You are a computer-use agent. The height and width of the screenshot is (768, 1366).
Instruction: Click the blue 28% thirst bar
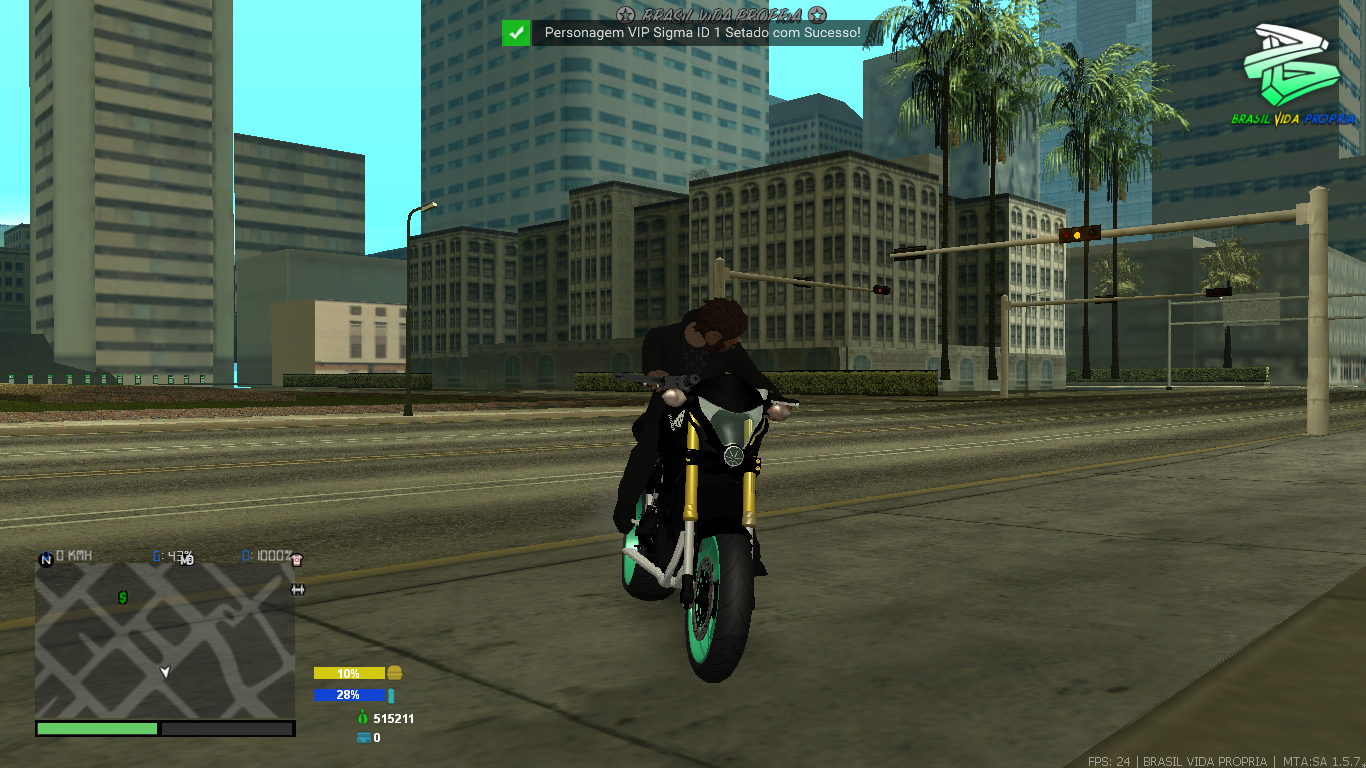click(x=346, y=695)
